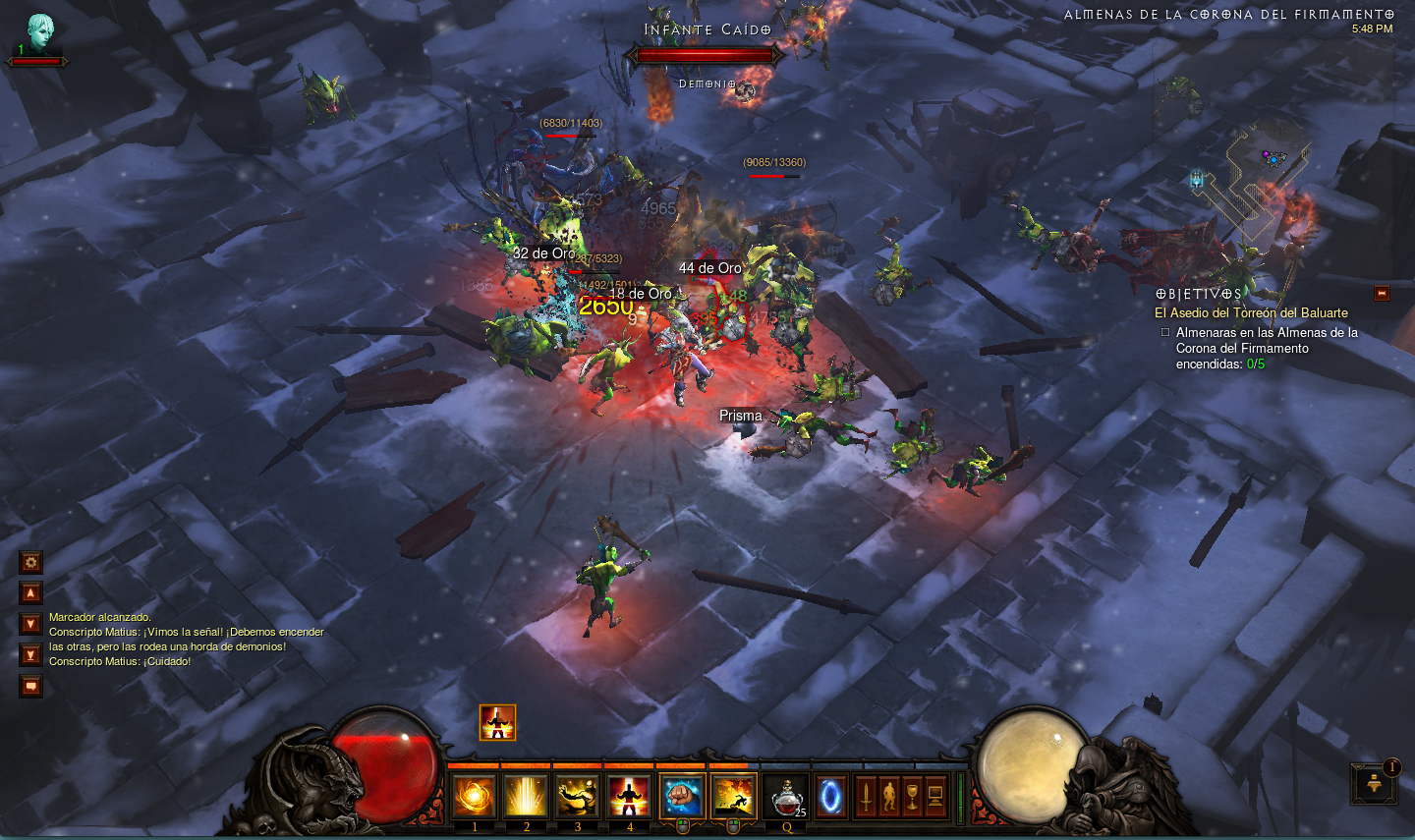The height and width of the screenshot is (840, 1415).
Task: Open the skills menu sword icon
Action: pos(866,796)
